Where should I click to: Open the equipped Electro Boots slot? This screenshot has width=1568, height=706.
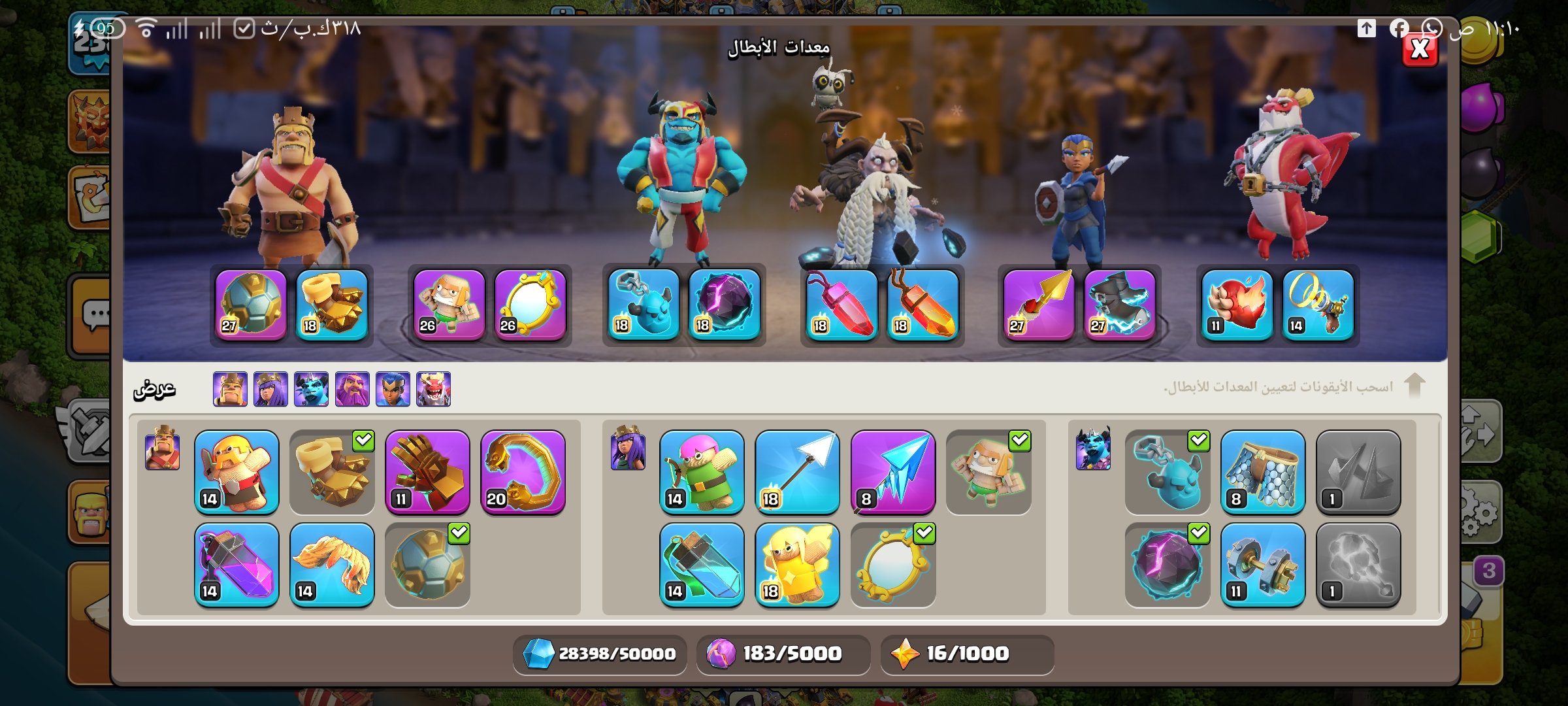pos(1119,305)
